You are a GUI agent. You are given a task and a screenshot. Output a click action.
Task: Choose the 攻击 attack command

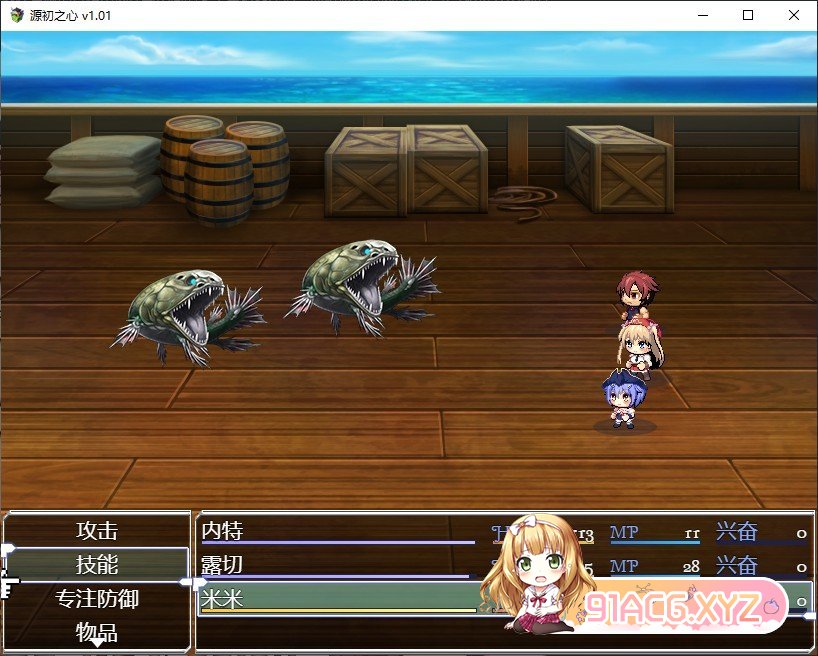point(97,531)
